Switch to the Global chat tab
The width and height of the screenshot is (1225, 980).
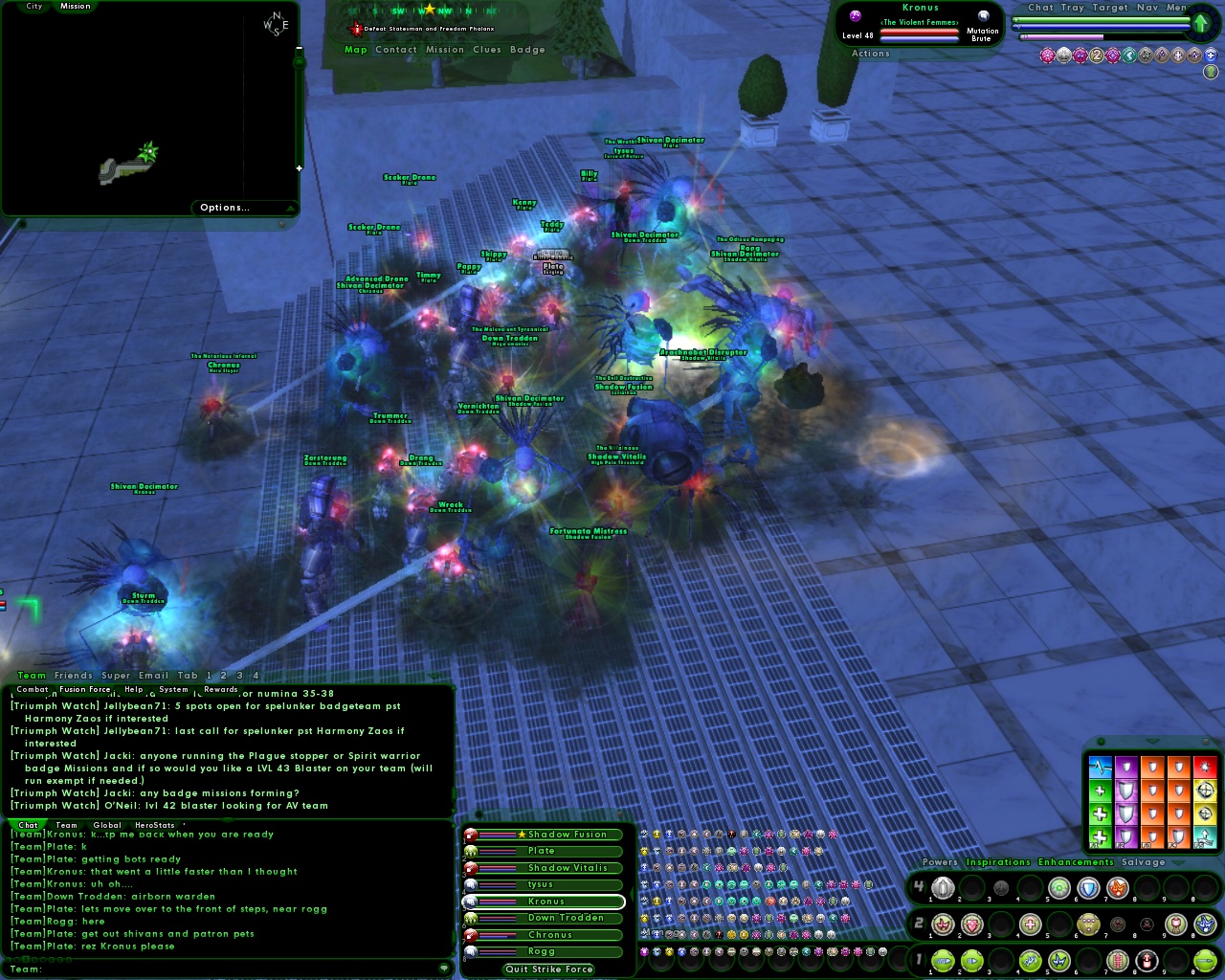coord(107,825)
